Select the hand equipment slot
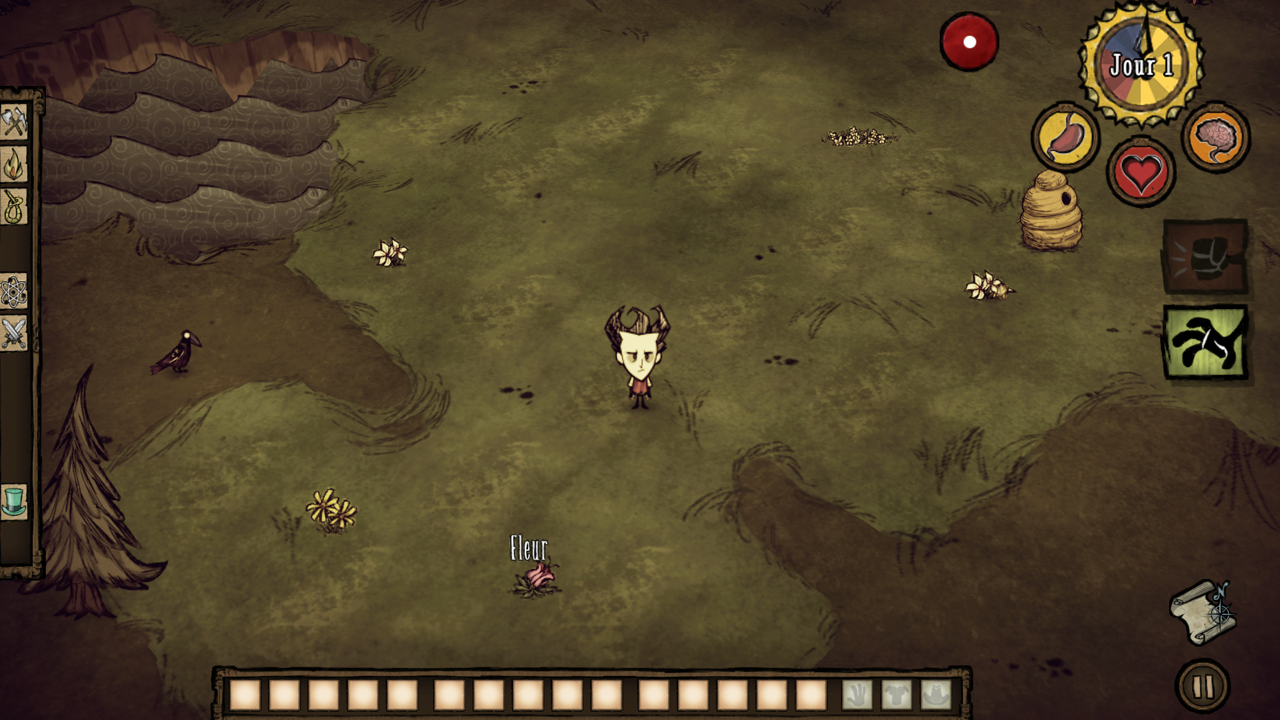Viewport: 1280px width, 720px height. 857,694
